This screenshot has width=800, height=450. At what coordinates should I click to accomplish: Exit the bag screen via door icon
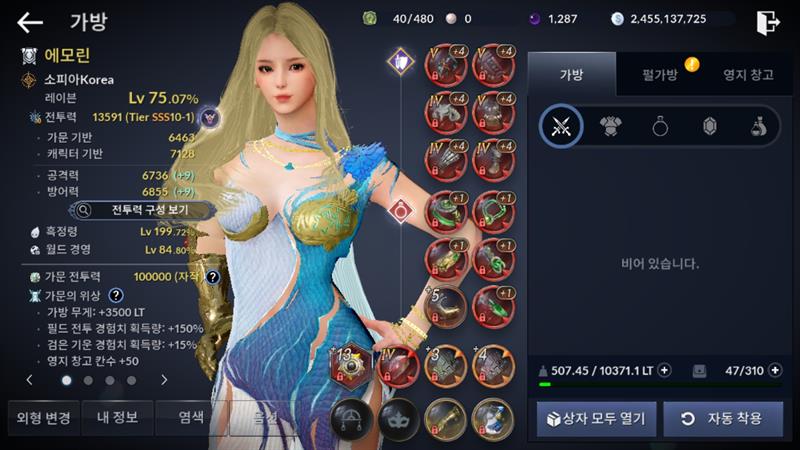click(769, 21)
